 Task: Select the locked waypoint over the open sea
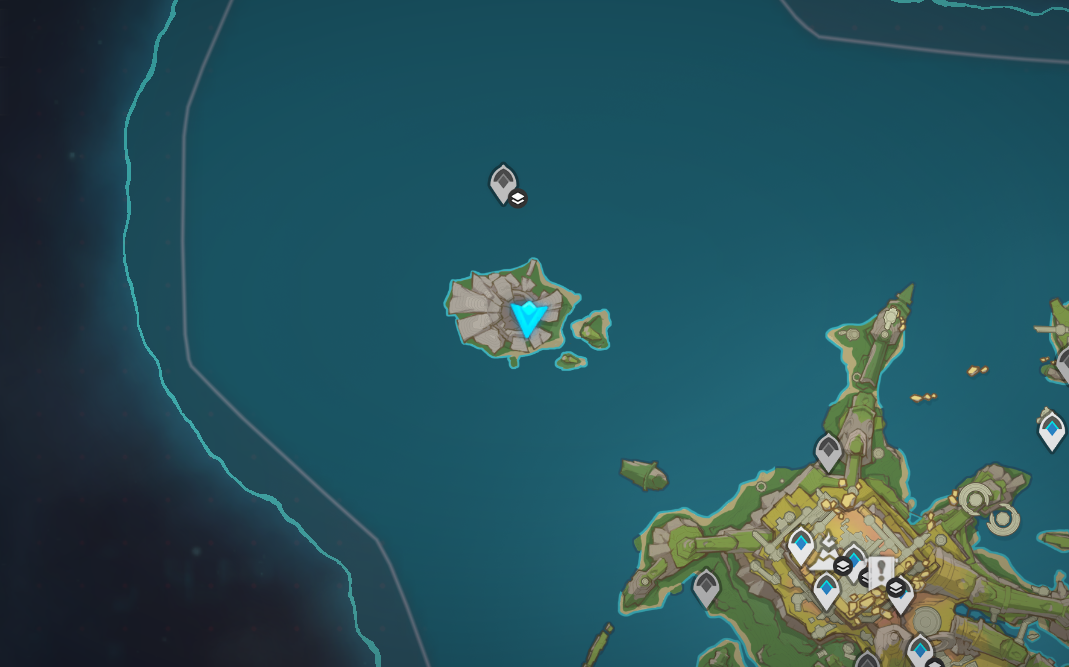point(502,184)
